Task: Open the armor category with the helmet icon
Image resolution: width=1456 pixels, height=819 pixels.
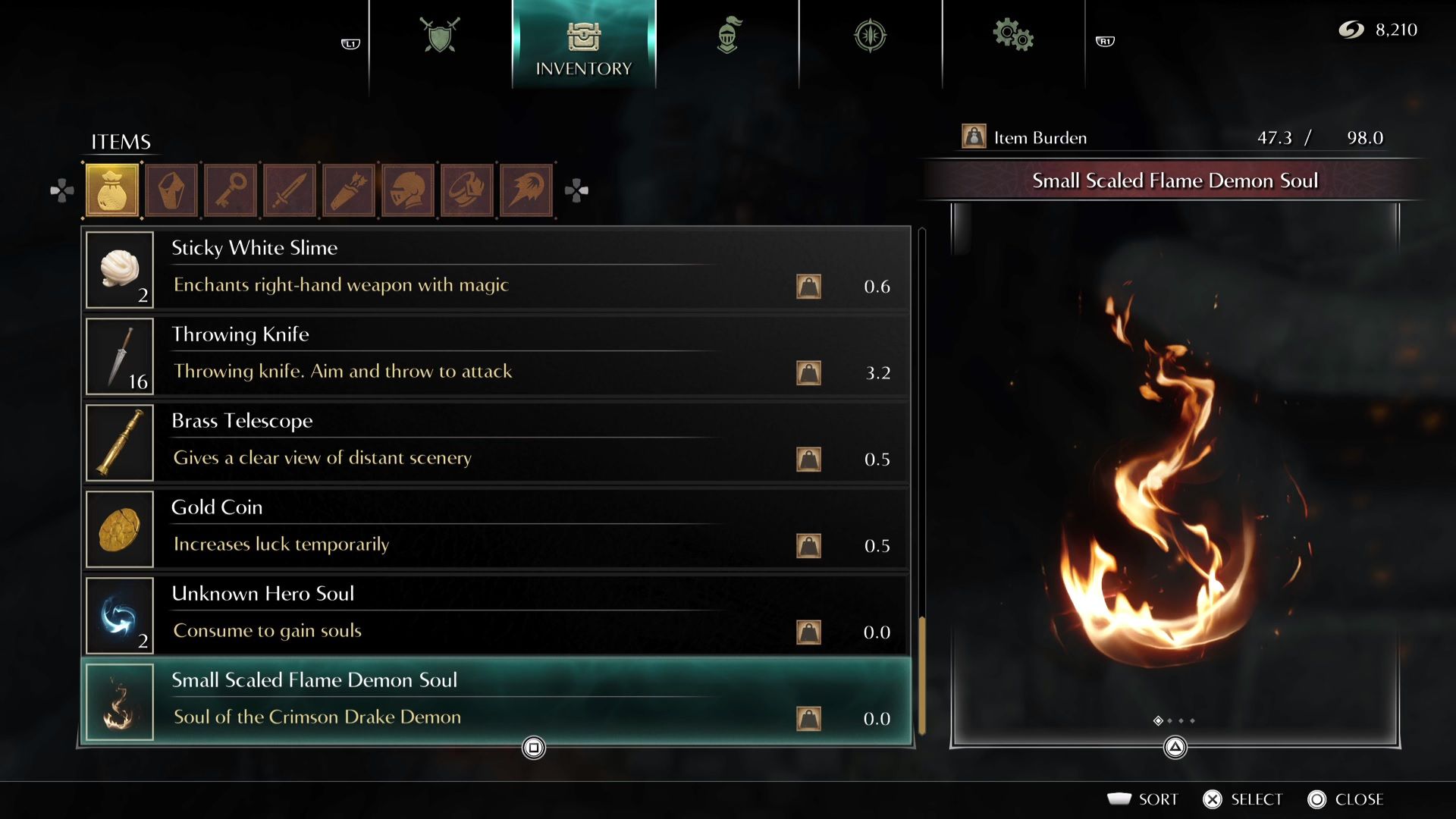Action: (x=407, y=190)
